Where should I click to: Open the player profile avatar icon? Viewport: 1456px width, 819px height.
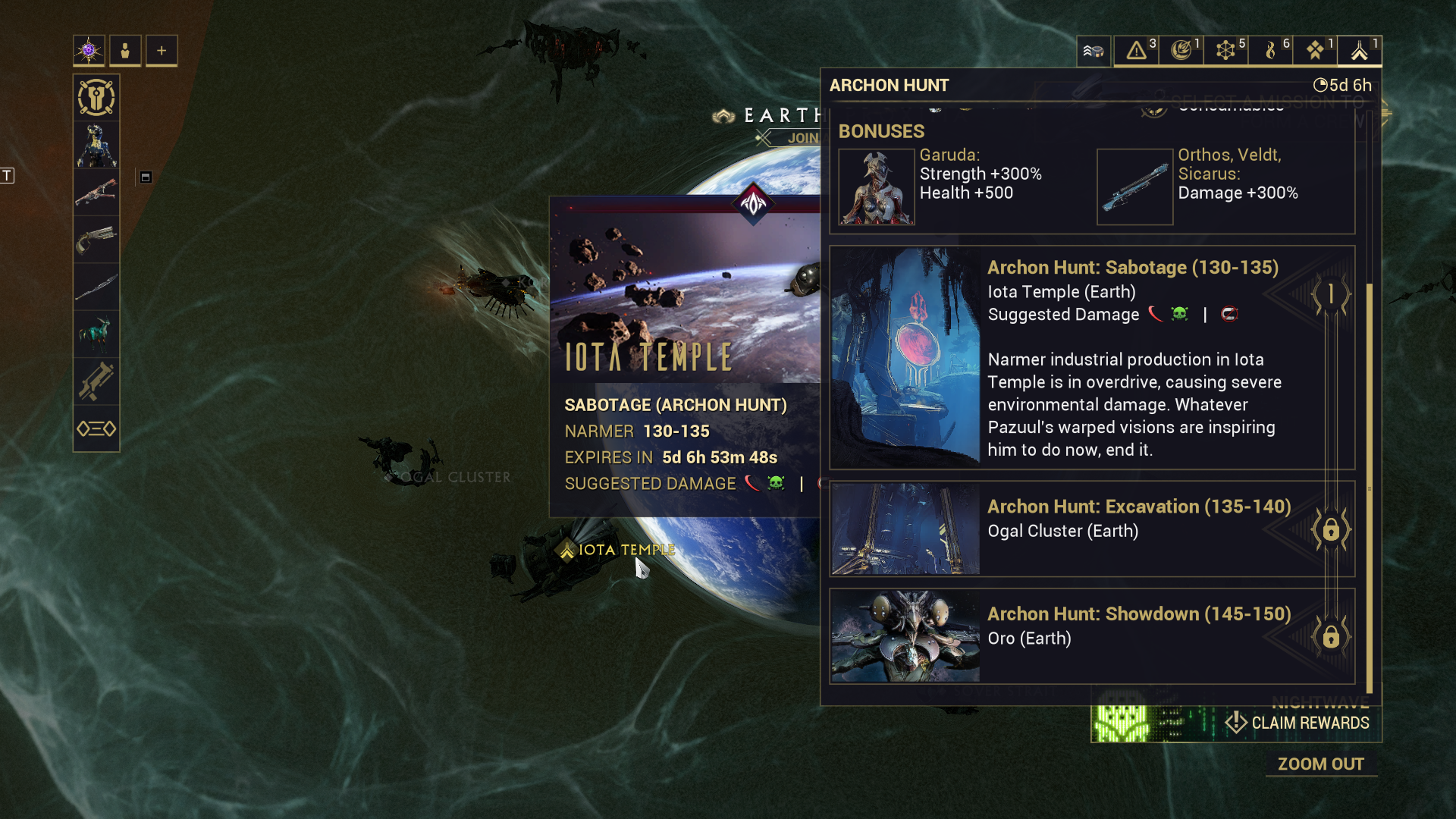point(125,51)
